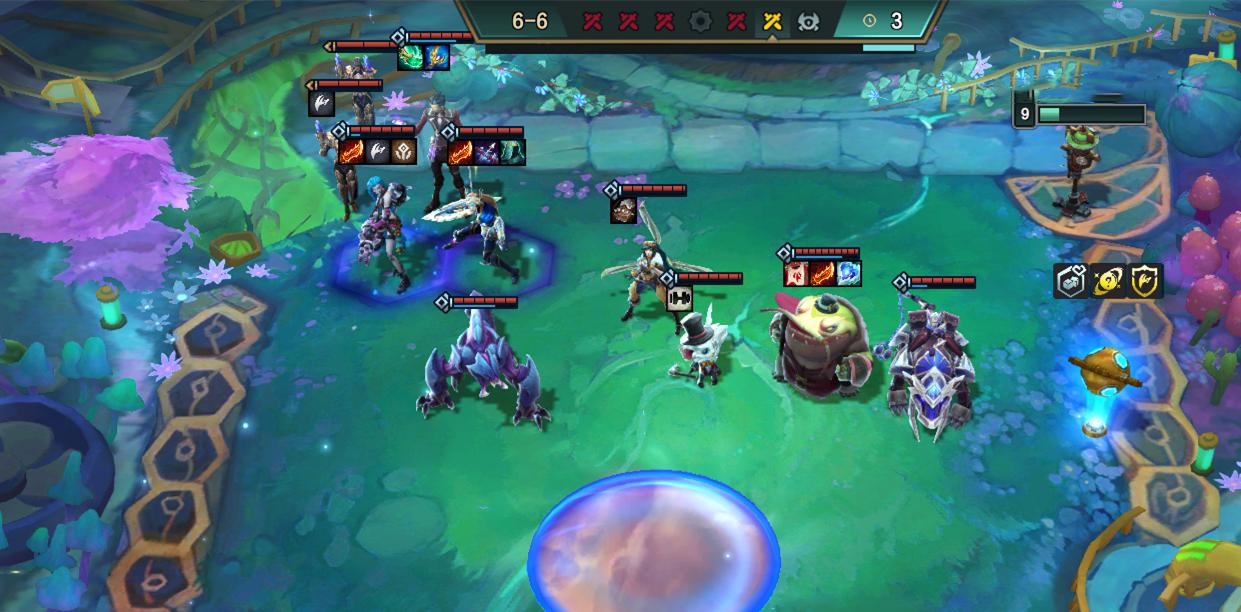The width and height of the screenshot is (1241, 612).
Task: Select the yellow crossed-swords current round marker
Action: tap(772, 21)
